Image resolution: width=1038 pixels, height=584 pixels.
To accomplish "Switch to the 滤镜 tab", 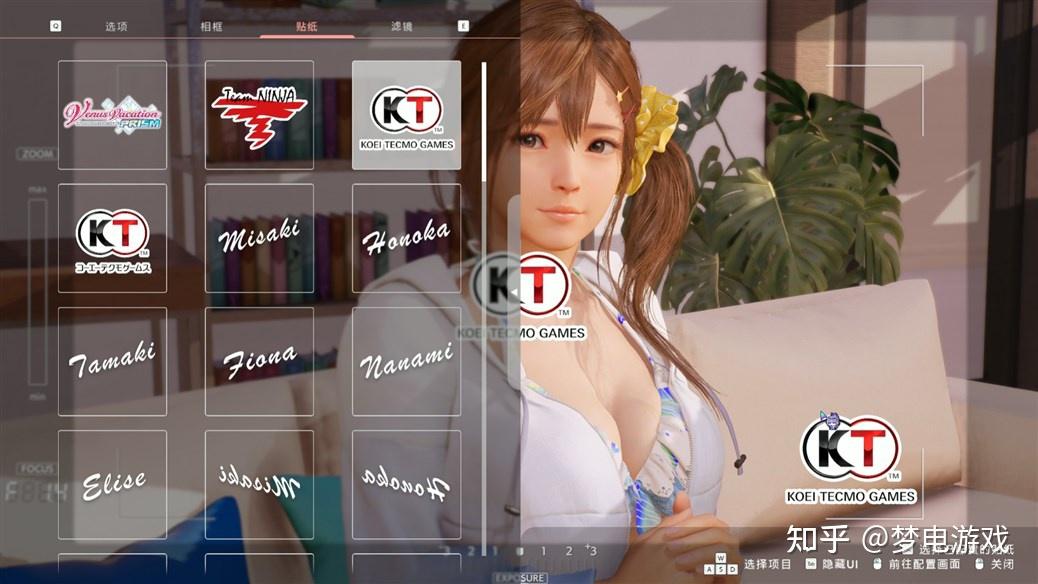I will [402, 26].
